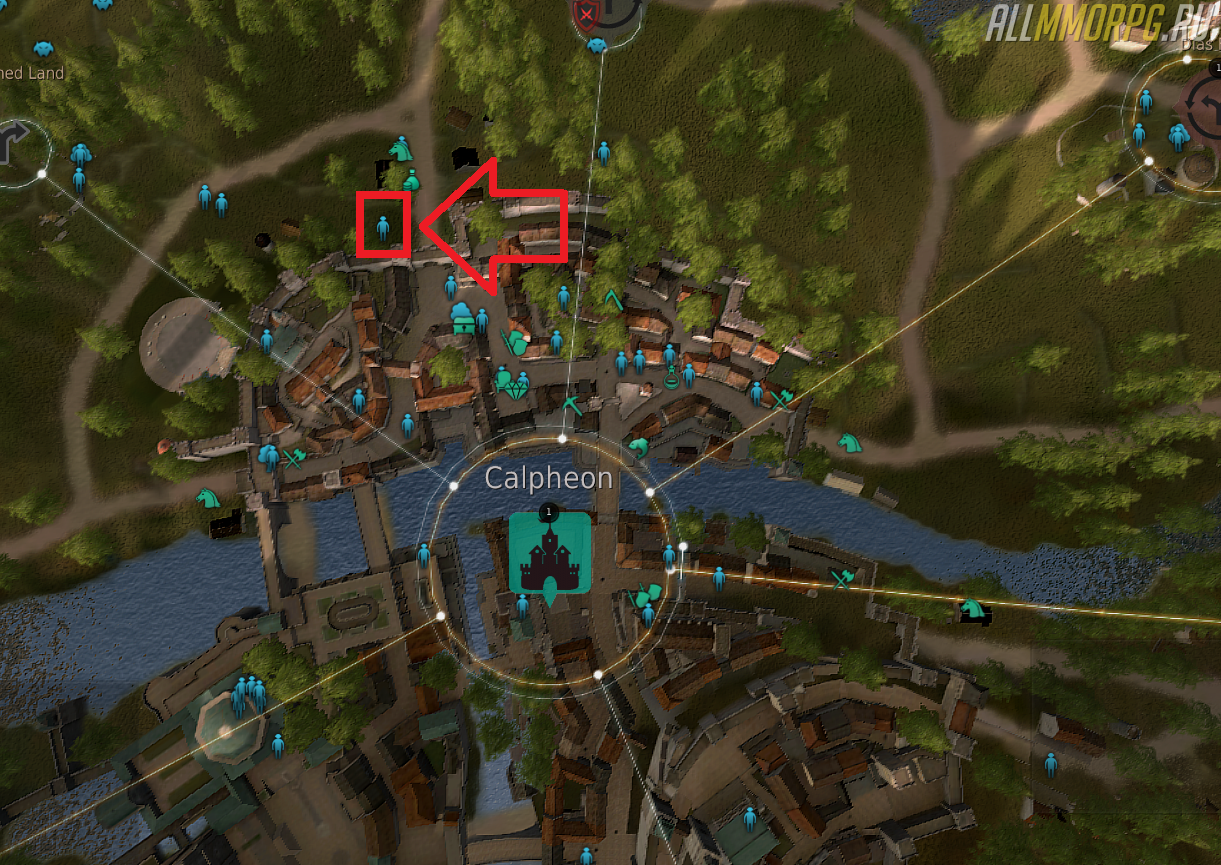Select the red shield node icon
The height and width of the screenshot is (865, 1221).
click(585, 14)
